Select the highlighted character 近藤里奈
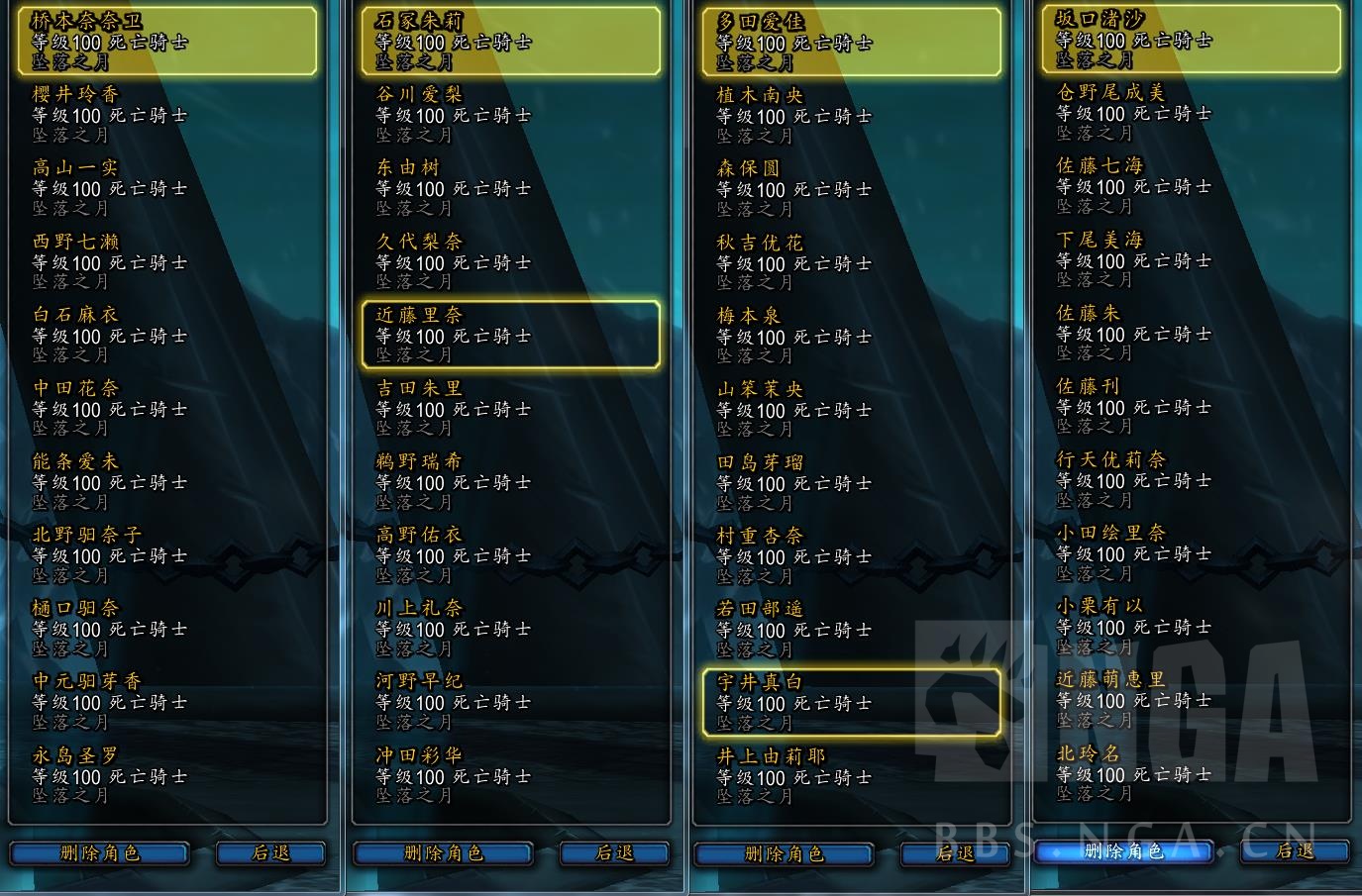Image resolution: width=1362 pixels, height=896 pixels. click(511, 335)
